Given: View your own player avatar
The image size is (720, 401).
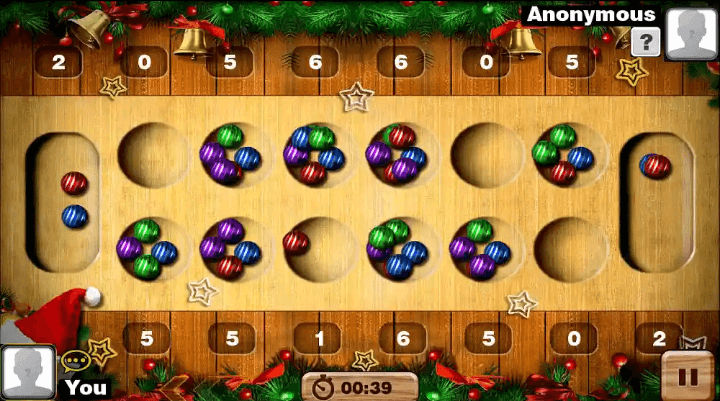Looking at the screenshot, I should pyautogui.click(x=27, y=371).
